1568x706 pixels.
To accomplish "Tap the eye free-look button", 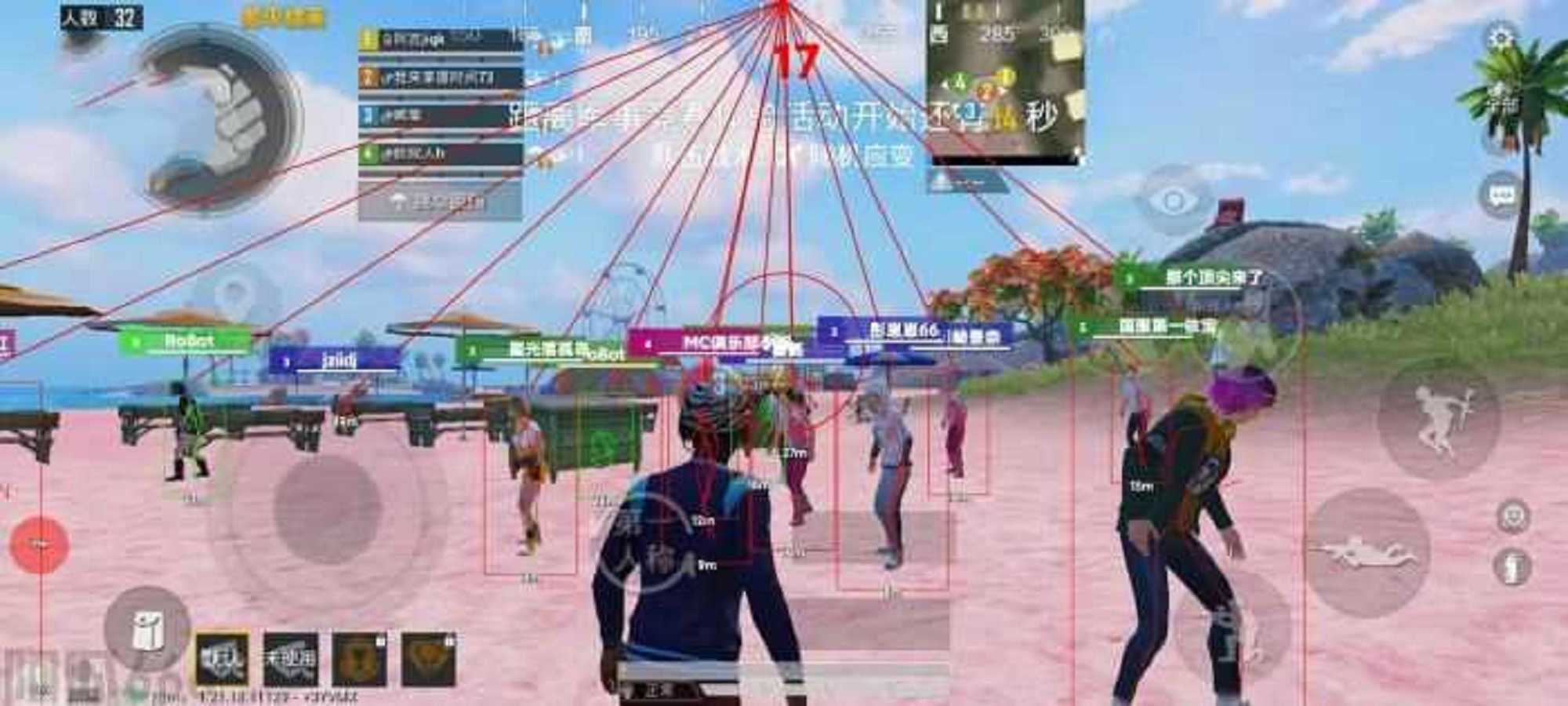I will pos(1174,201).
